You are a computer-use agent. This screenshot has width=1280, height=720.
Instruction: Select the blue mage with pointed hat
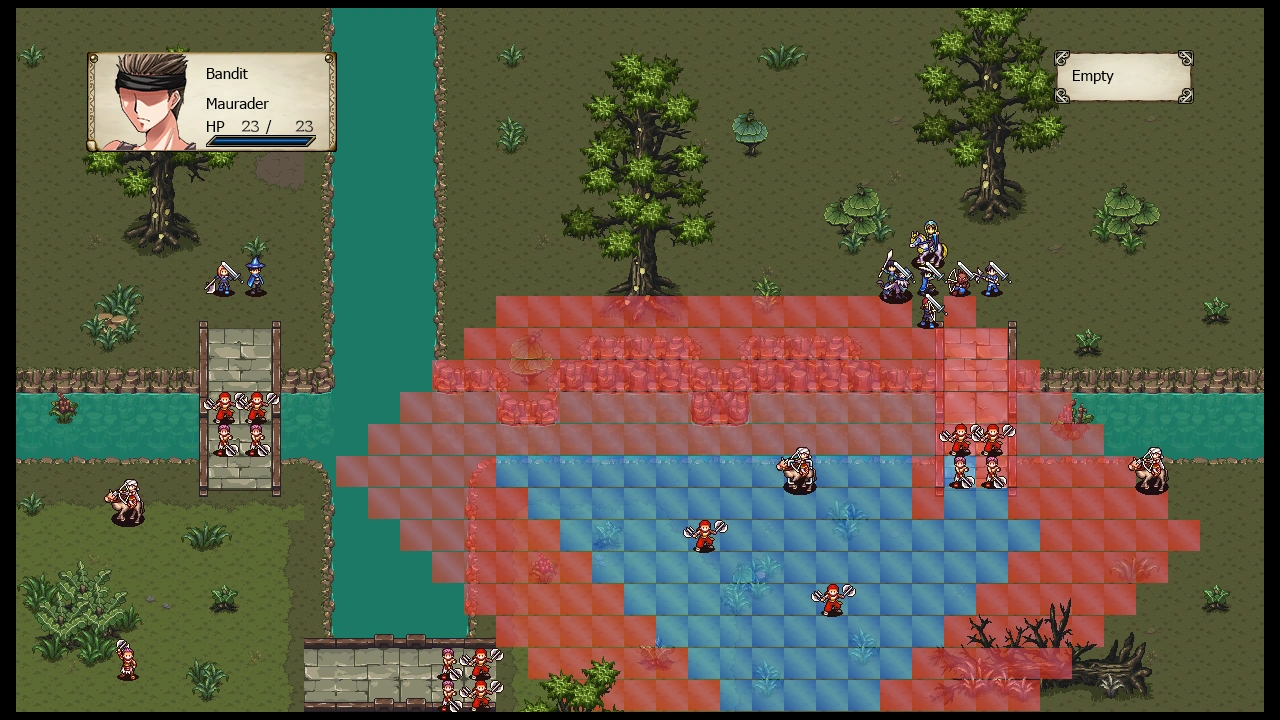tap(256, 277)
